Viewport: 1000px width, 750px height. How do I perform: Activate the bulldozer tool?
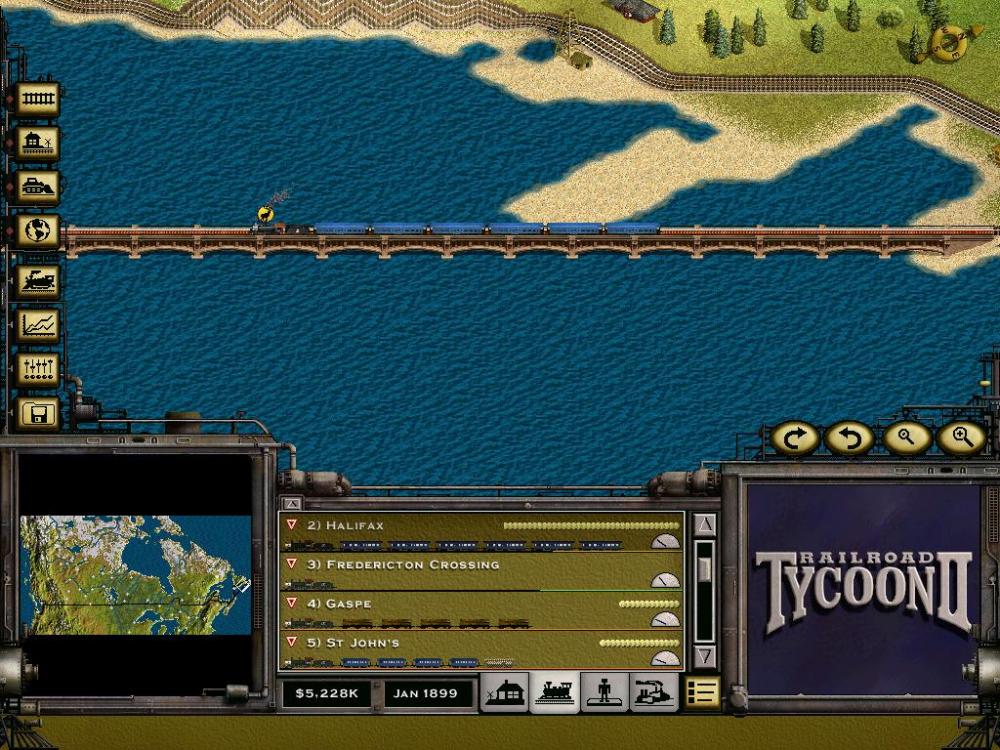(x=38, y=187)
